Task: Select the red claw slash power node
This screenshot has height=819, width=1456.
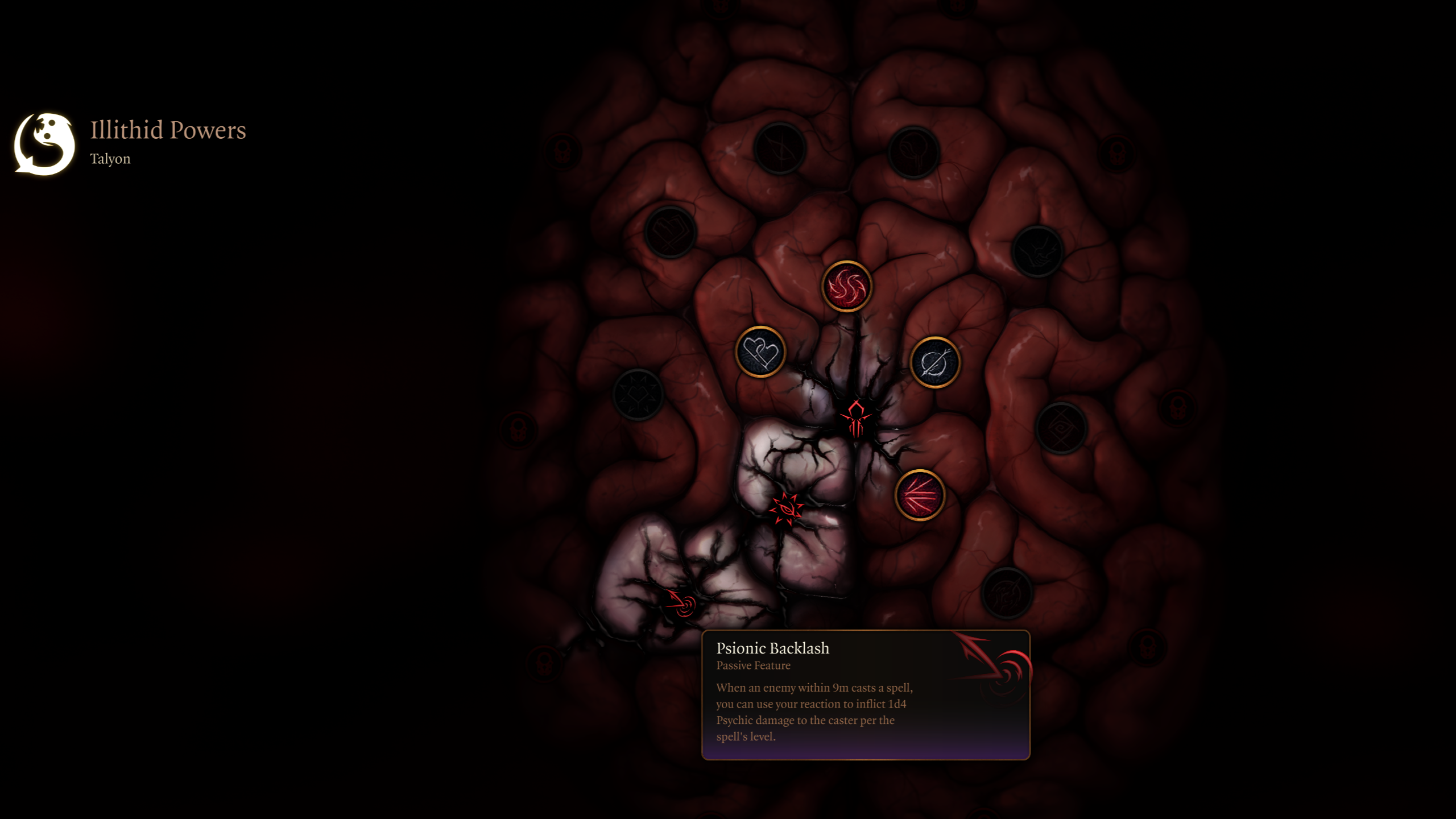Action: (920, 495)
